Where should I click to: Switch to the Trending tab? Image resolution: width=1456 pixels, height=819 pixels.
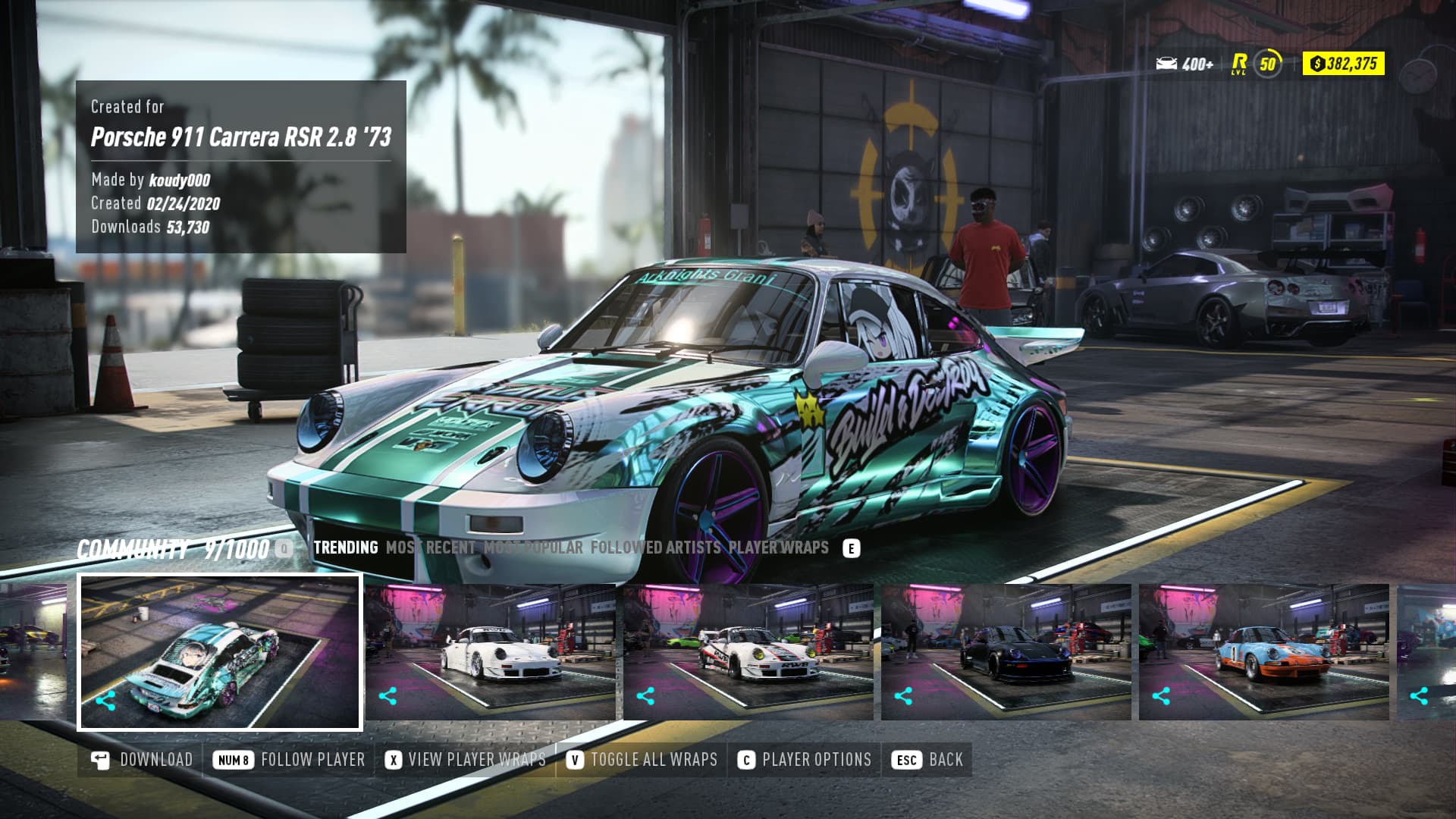(x=345, y=548)
